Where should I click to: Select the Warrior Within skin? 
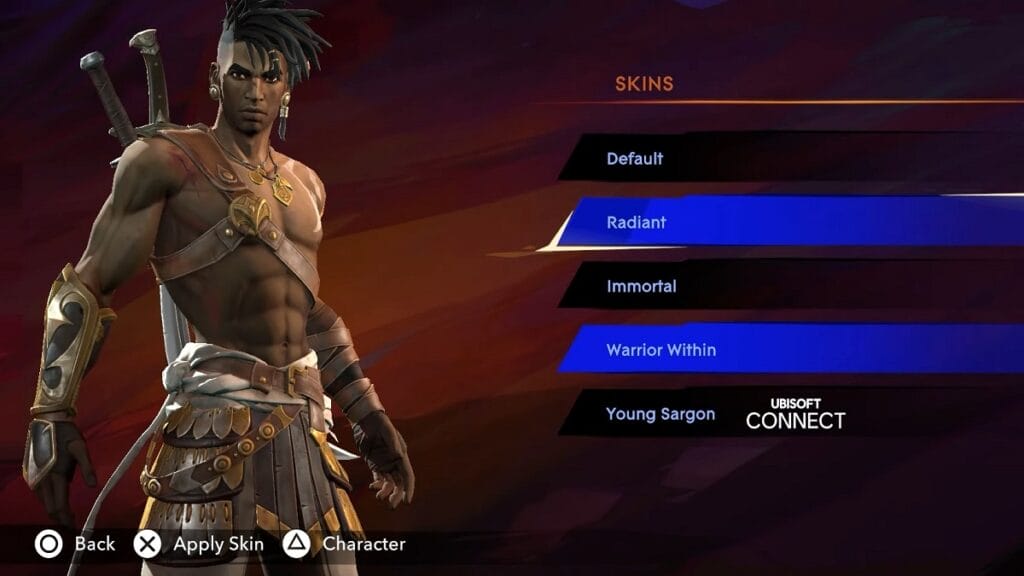[661, 350]
